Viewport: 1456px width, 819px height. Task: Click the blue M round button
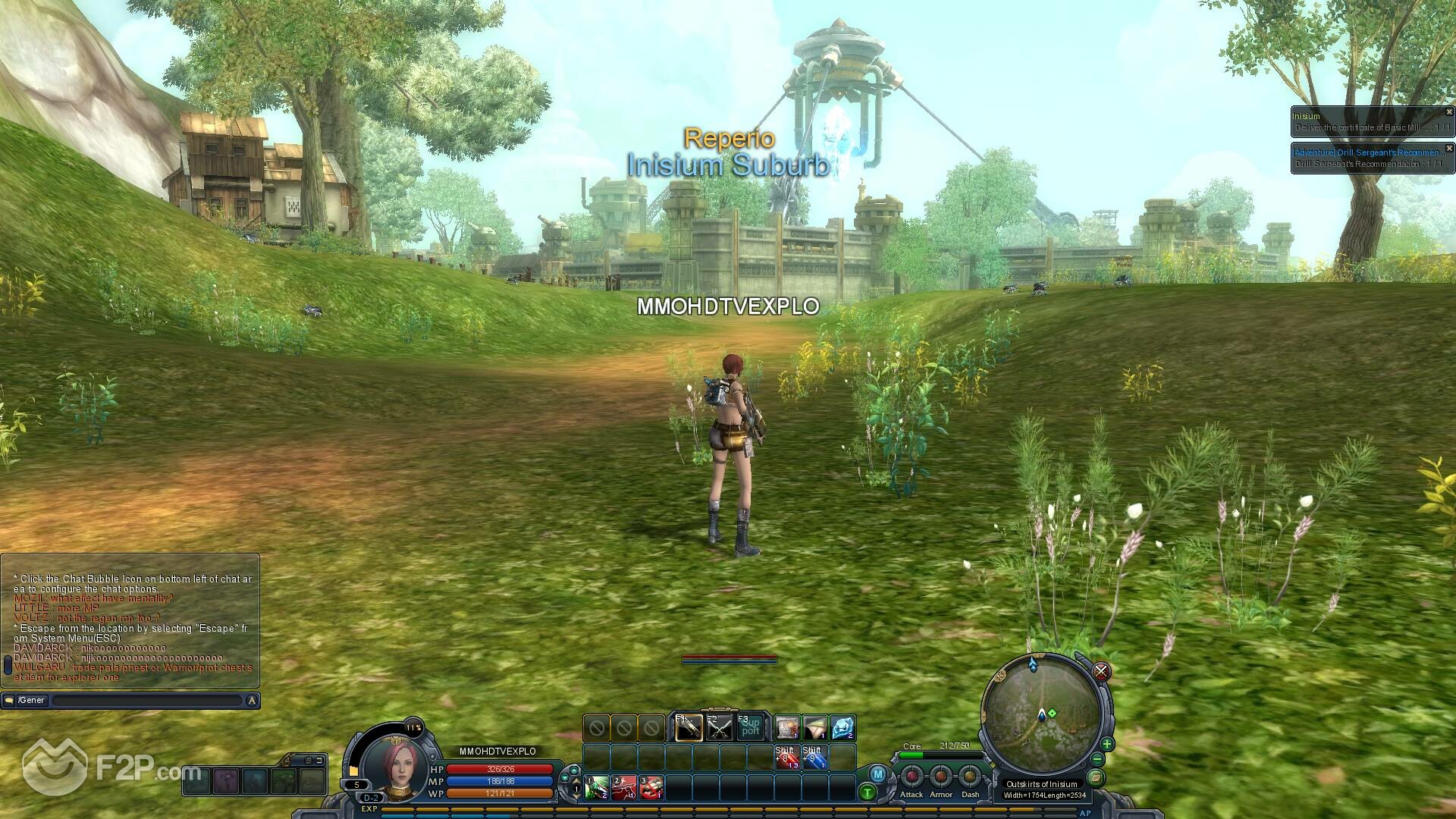click(877, 774)
